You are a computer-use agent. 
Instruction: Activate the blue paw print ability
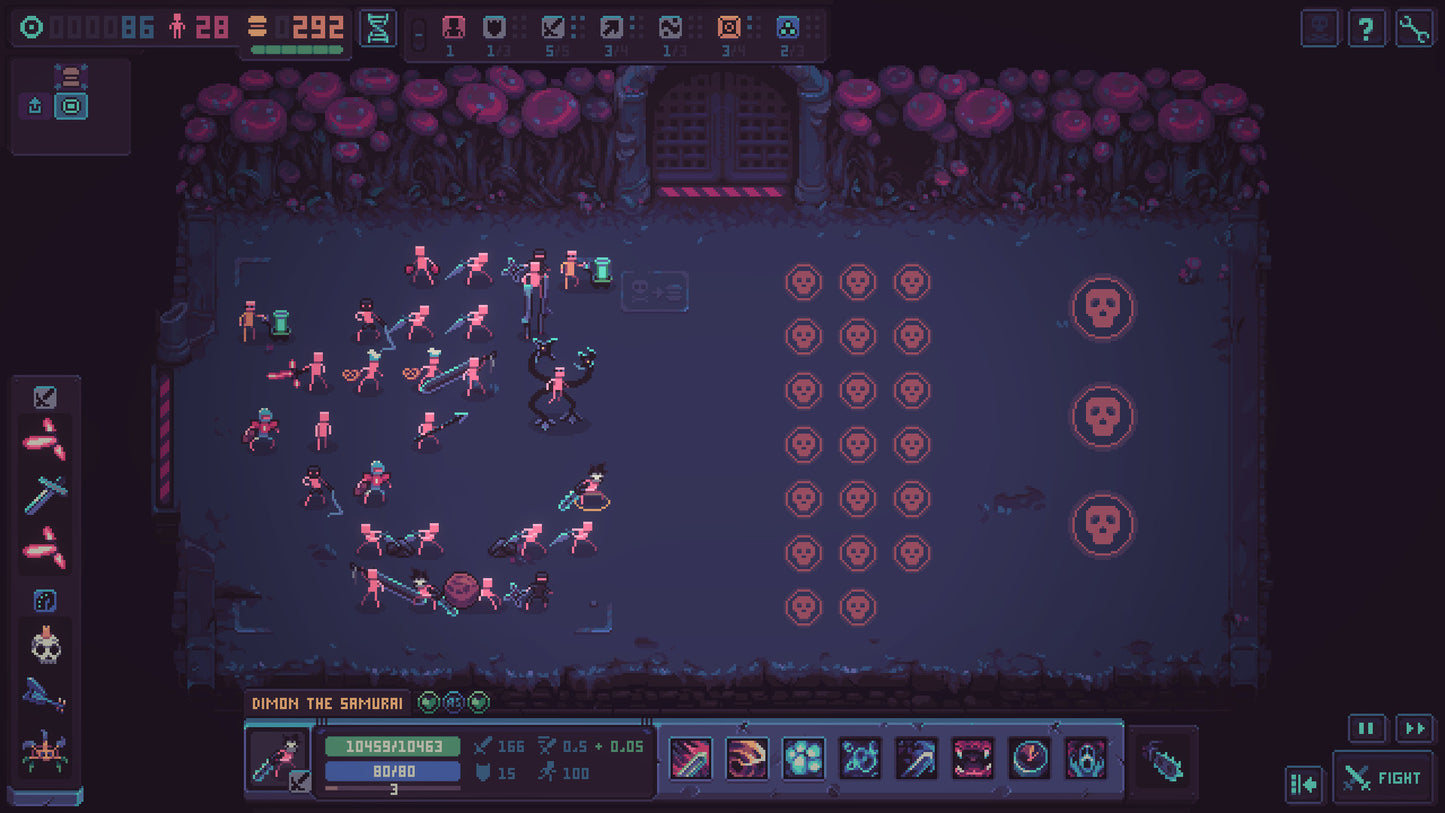803,760
